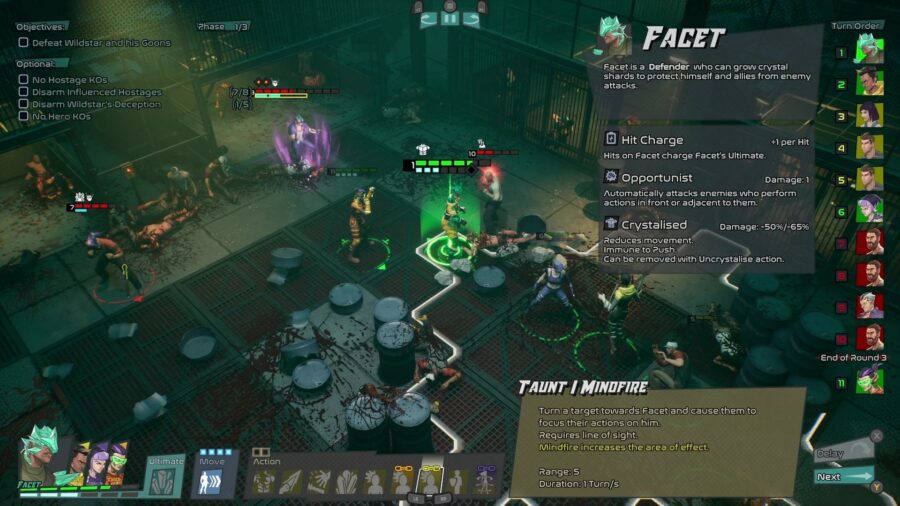Choose the highlighted Taunt ability in the action bar
Image resolution: width=900 pixels, height=506 pixels.
click(x=431, y=482)
